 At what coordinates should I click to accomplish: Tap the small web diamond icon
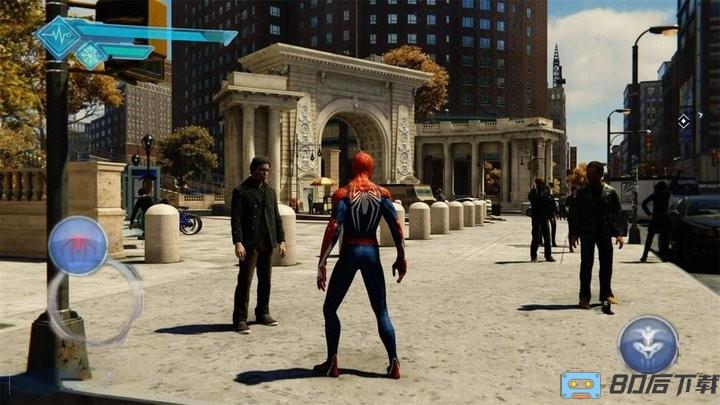[x=91, y=56]
